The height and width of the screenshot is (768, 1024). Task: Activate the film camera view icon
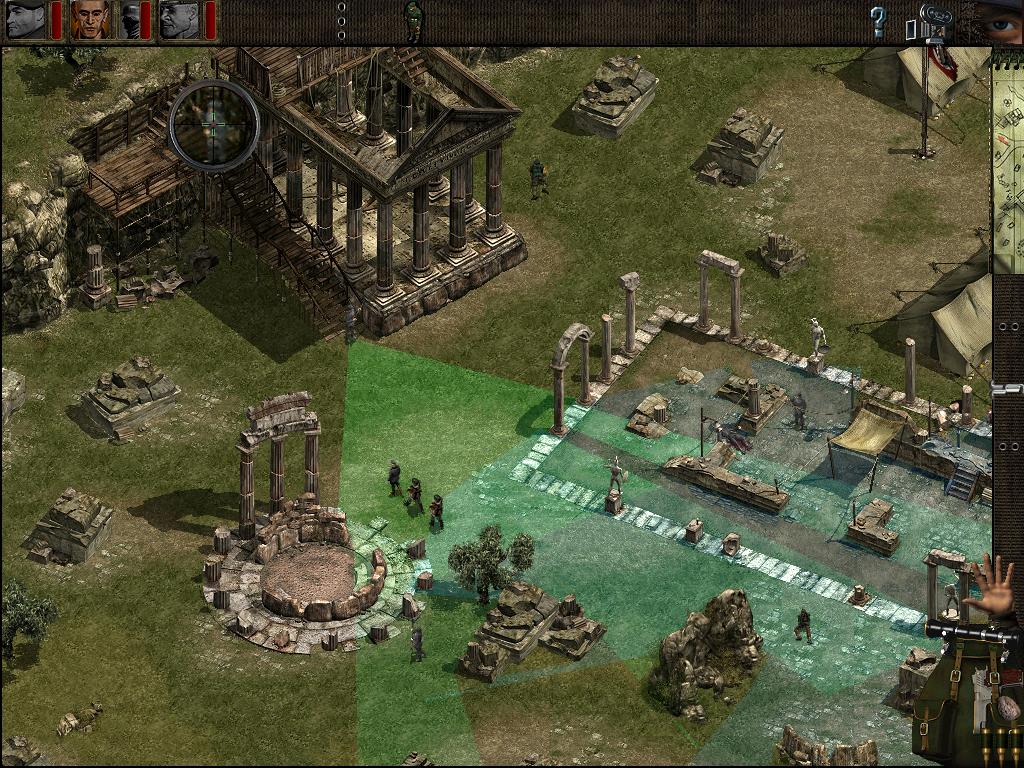(x=930, y=21)
